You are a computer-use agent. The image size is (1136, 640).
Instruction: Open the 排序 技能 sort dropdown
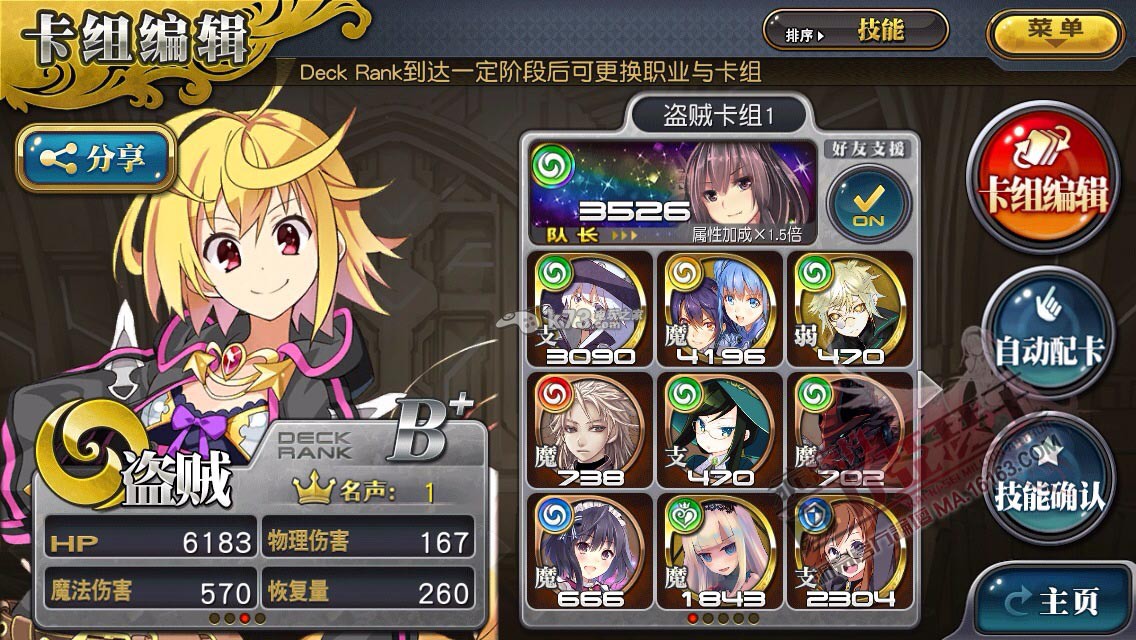(855, 31)
